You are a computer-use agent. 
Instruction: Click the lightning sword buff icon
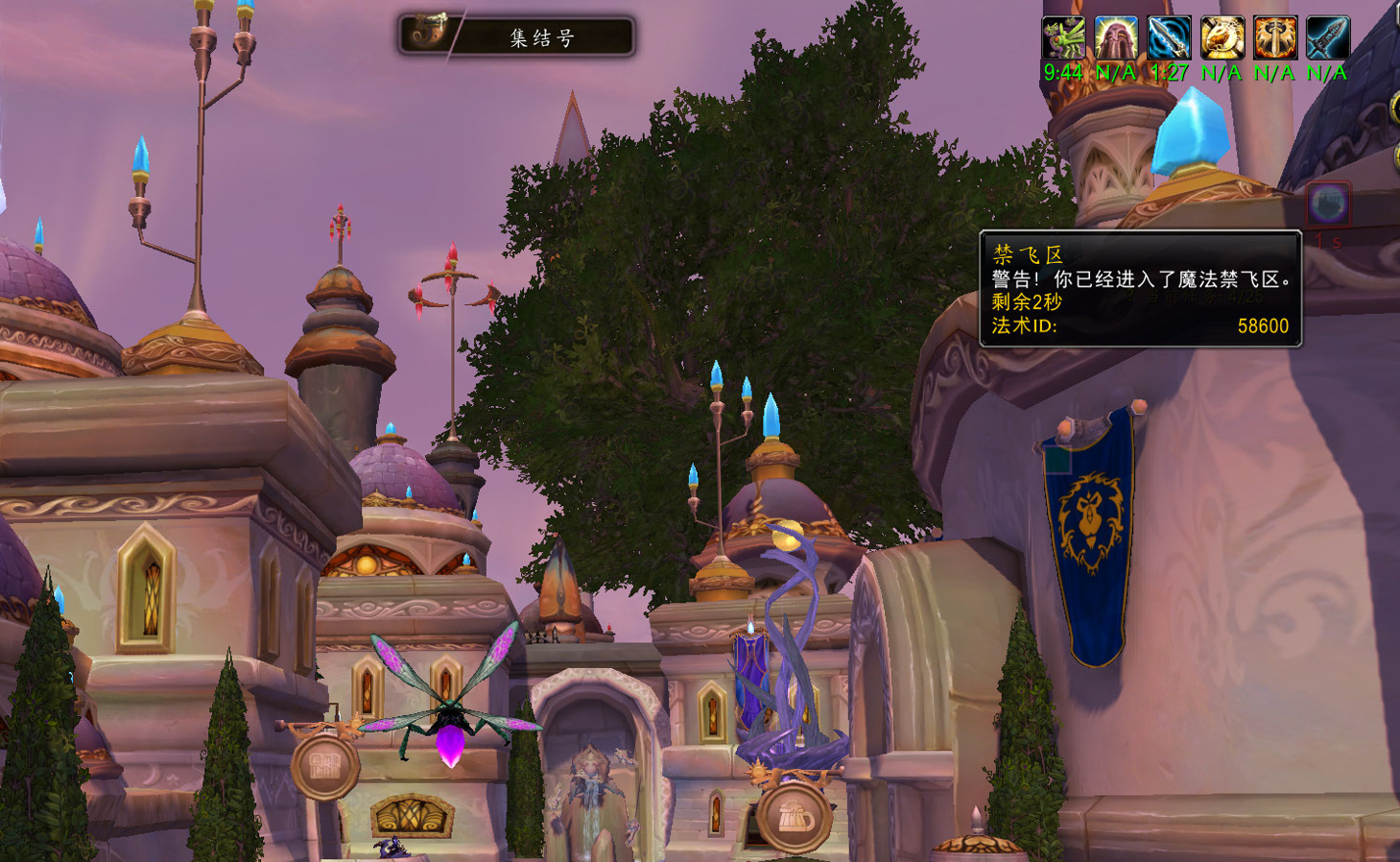click(x=1169, y=38)
